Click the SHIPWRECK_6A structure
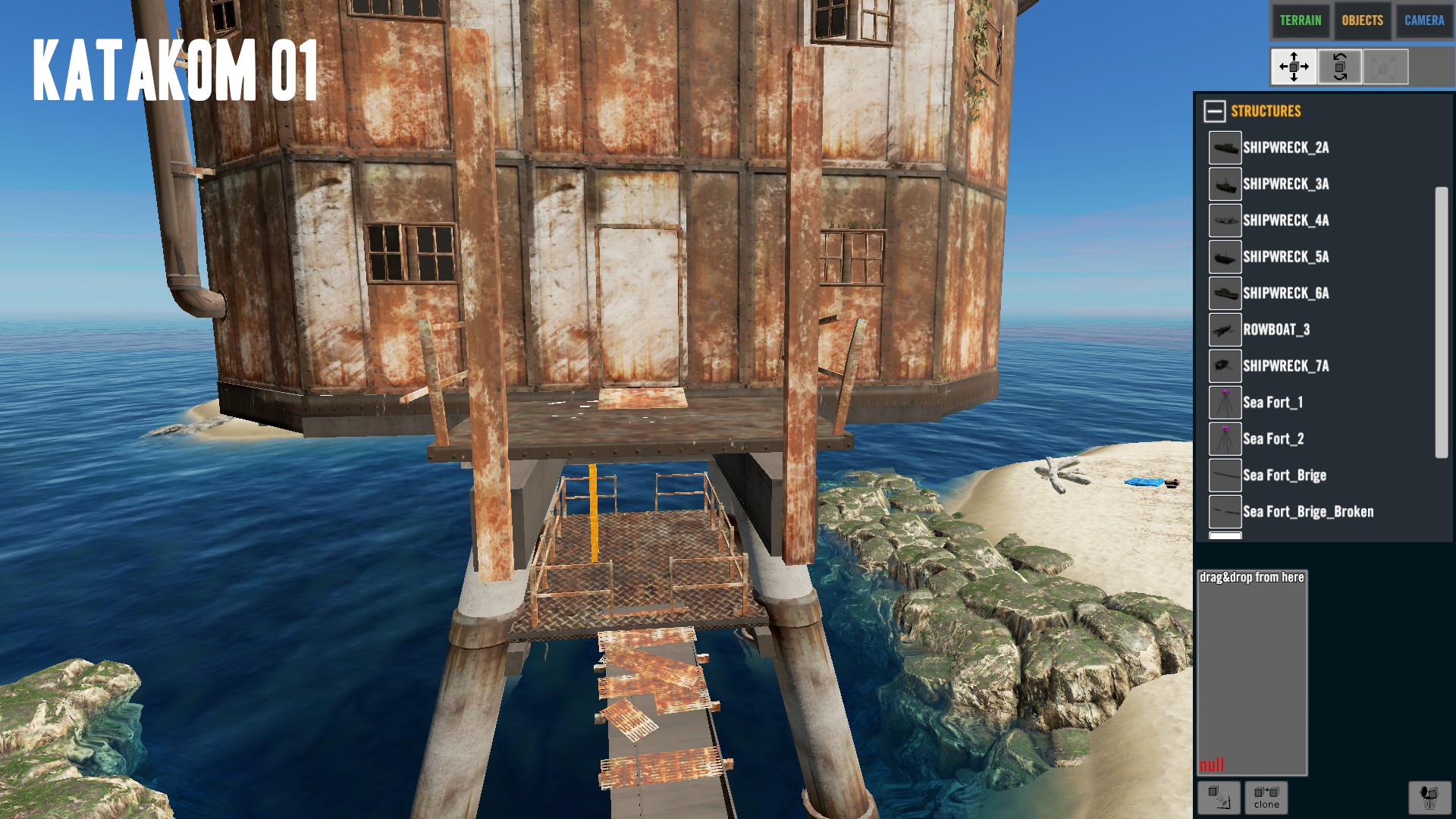The height and width of the screenshot is (819, 1456). pos(1285,293)
